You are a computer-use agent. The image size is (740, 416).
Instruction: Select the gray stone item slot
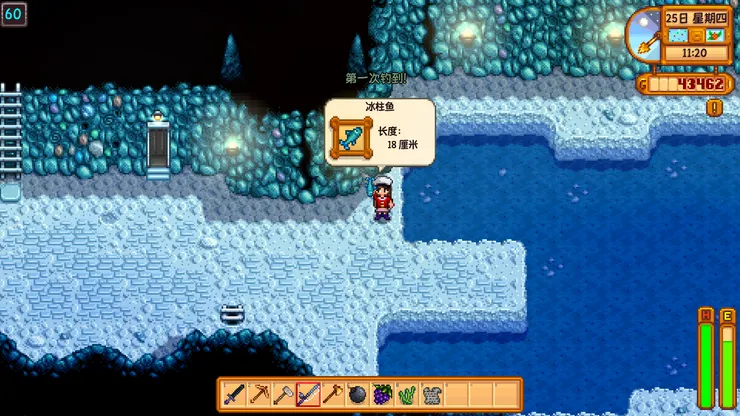click(x=431, y=394)
